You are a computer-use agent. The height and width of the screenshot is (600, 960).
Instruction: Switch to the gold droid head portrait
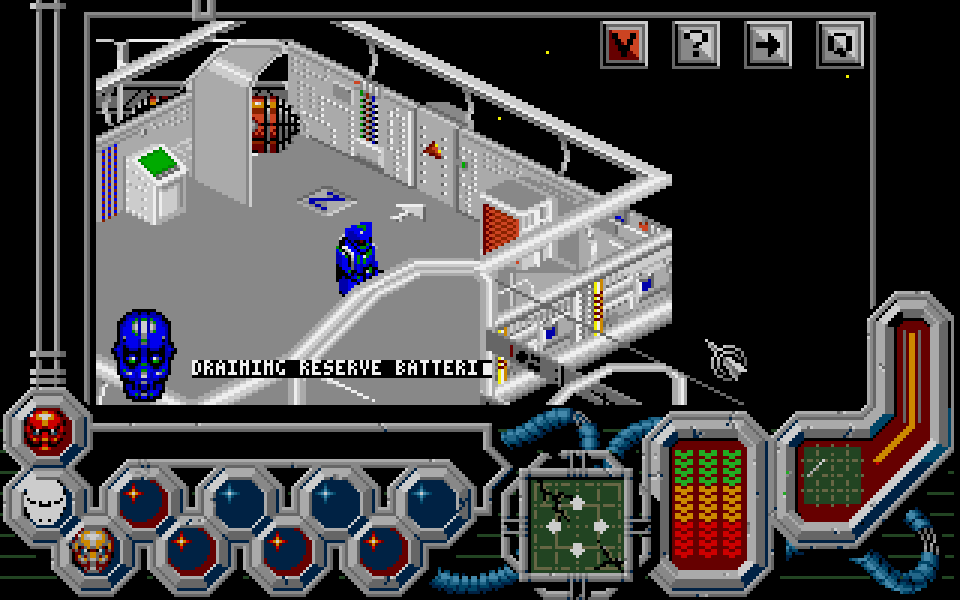pos(92,547)
